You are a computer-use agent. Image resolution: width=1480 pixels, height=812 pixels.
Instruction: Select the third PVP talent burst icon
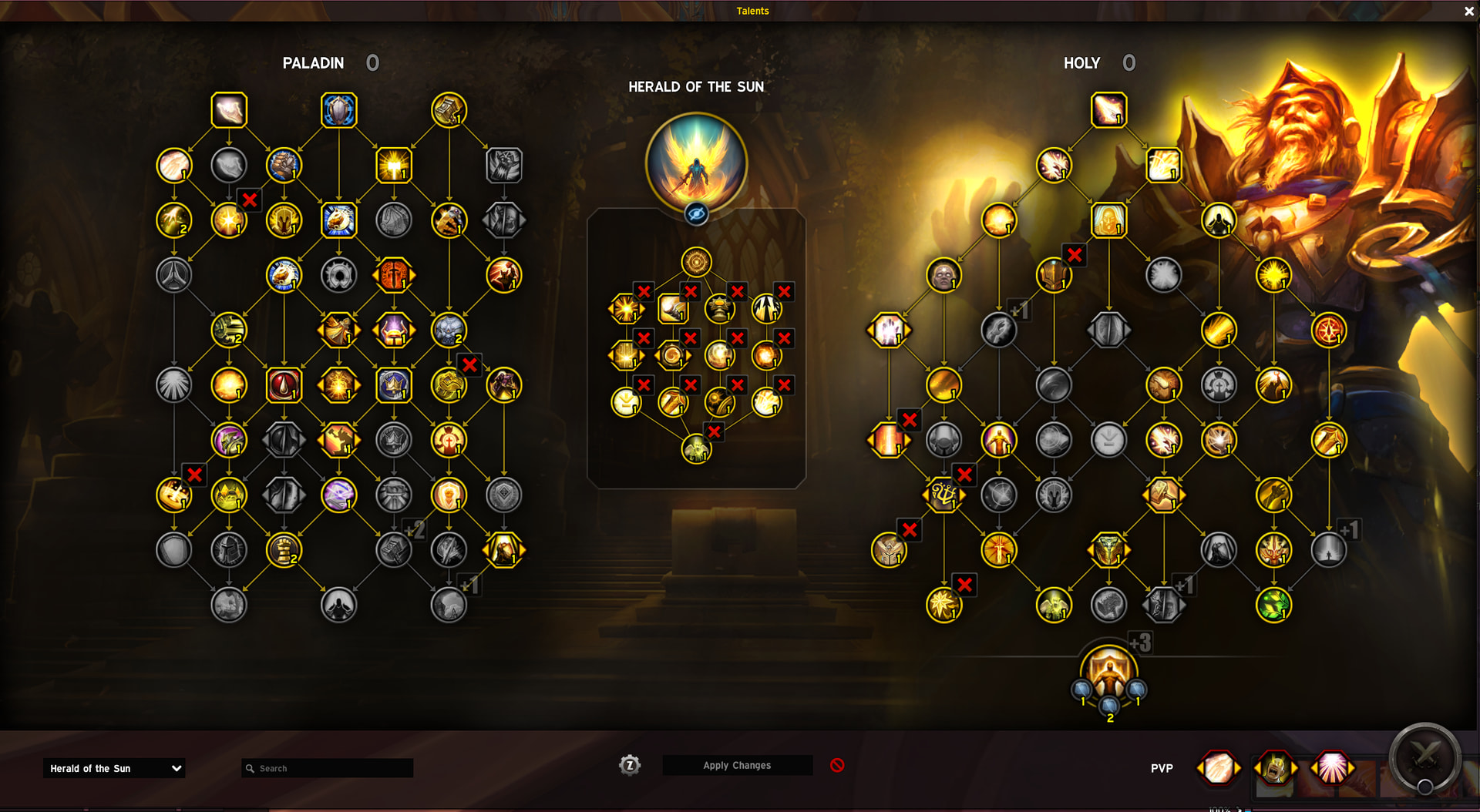pyautogui.click(x=1332, y=768)
